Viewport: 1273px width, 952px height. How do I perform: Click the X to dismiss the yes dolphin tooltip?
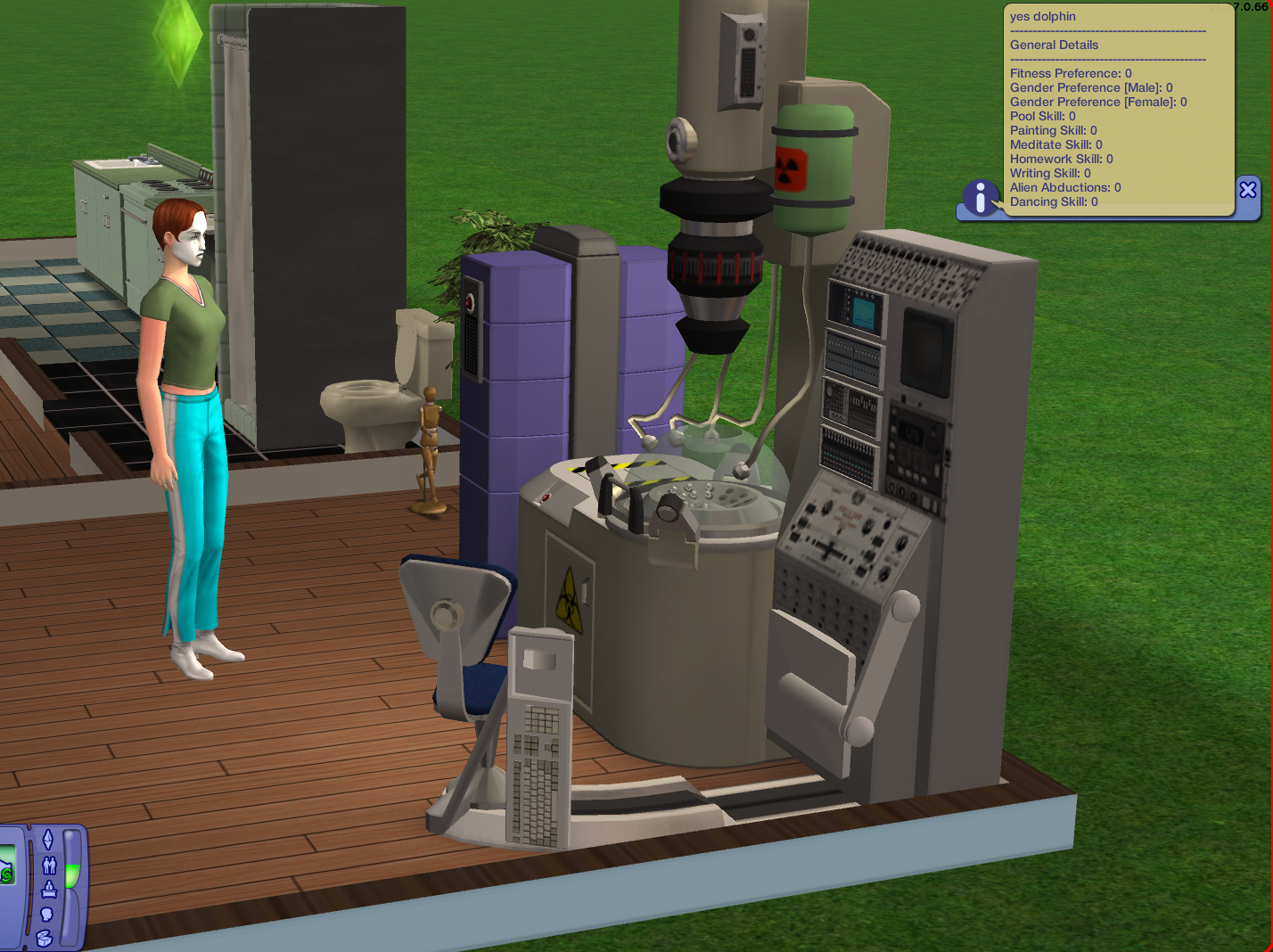coord(1248,189)
